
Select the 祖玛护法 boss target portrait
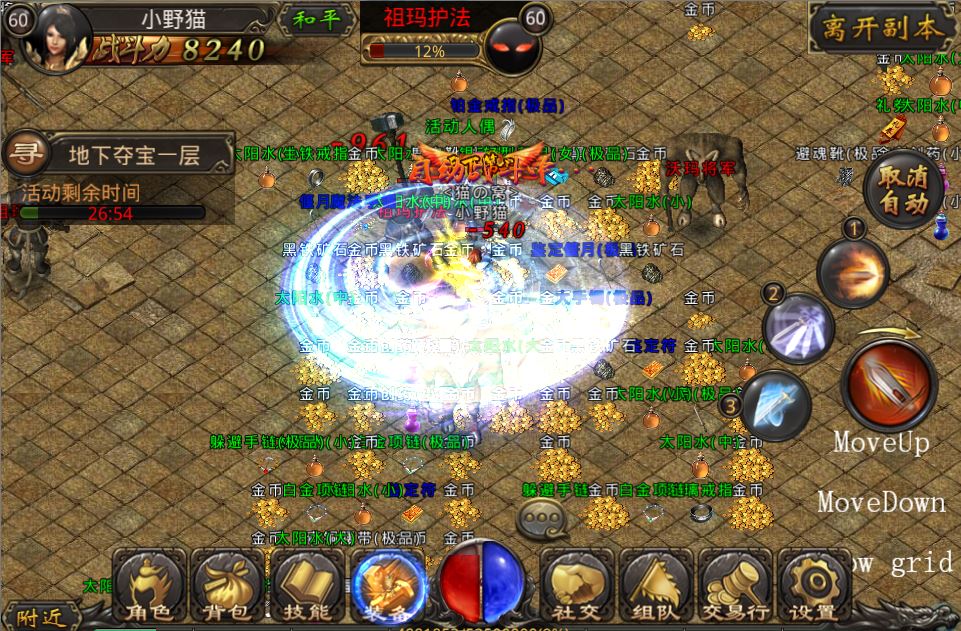512,45
